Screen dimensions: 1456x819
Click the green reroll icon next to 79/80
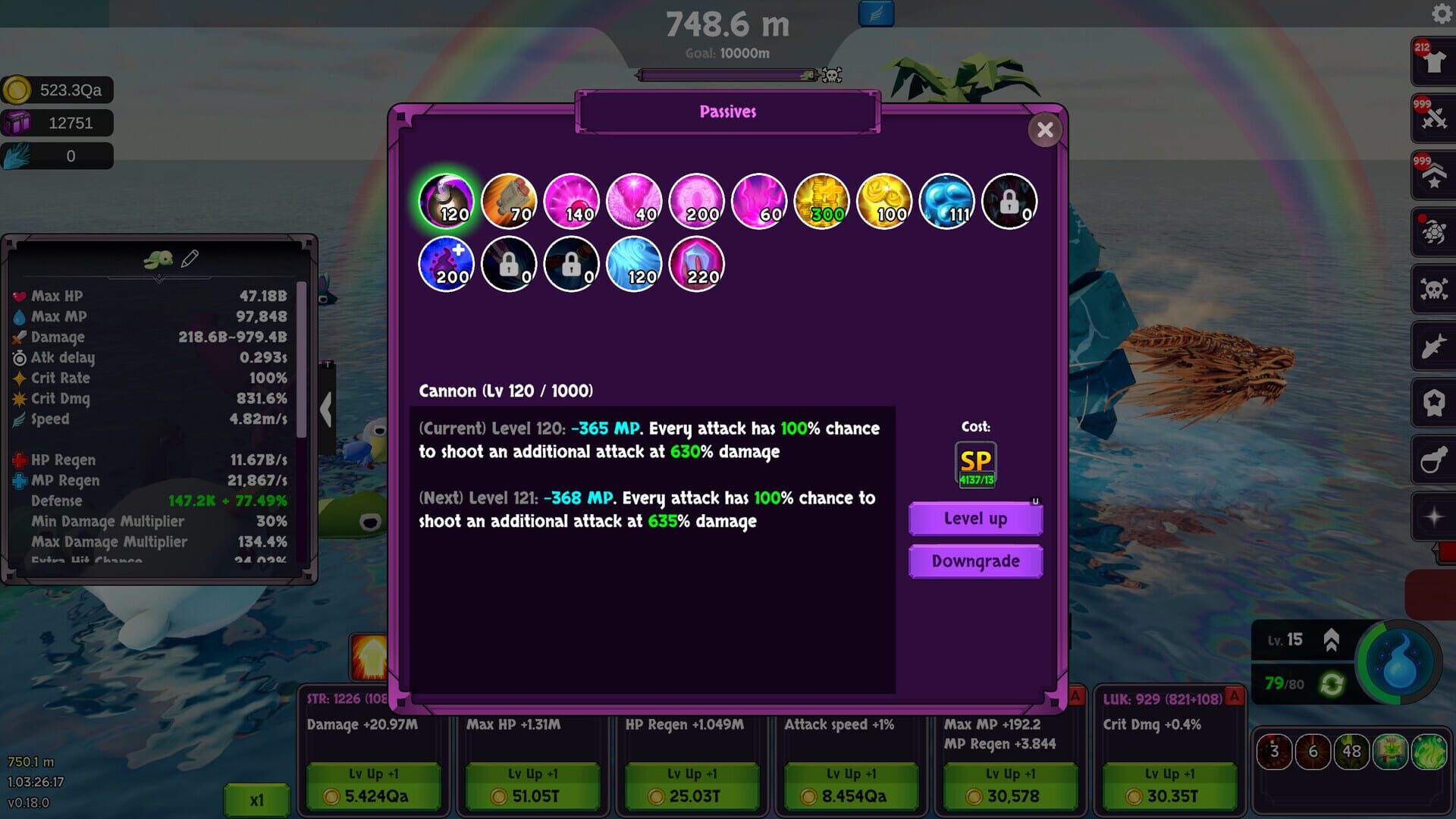pyautogui.click(x=1332, y=685)
